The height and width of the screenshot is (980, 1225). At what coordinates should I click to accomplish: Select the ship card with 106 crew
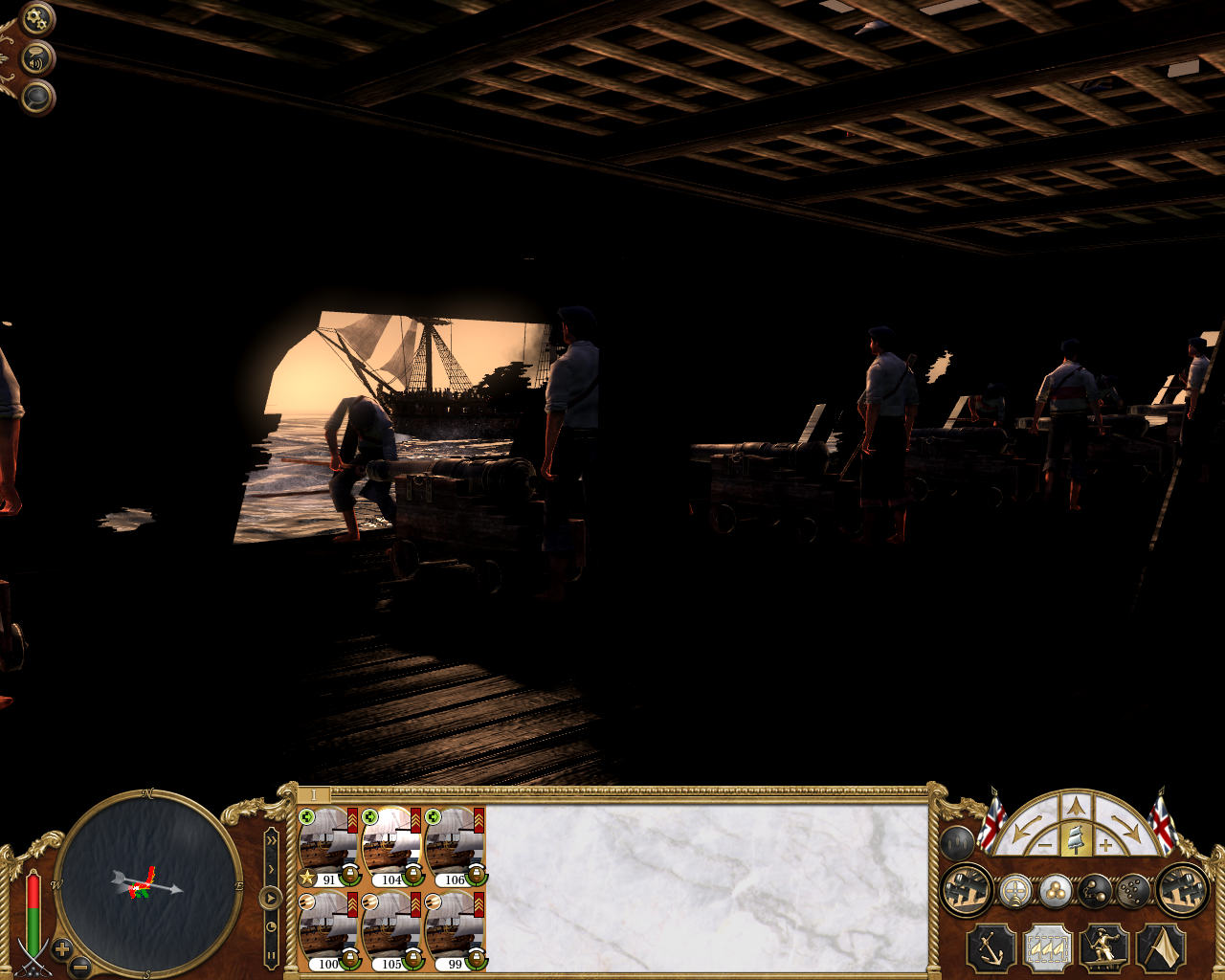click(455, 847)
